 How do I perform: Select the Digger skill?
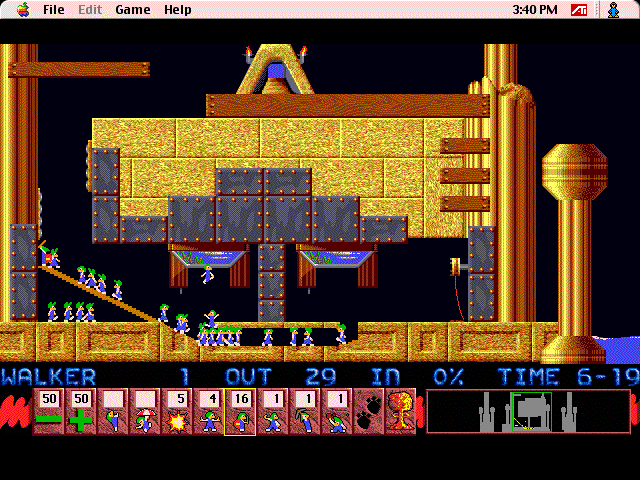(x=336, y=412)
